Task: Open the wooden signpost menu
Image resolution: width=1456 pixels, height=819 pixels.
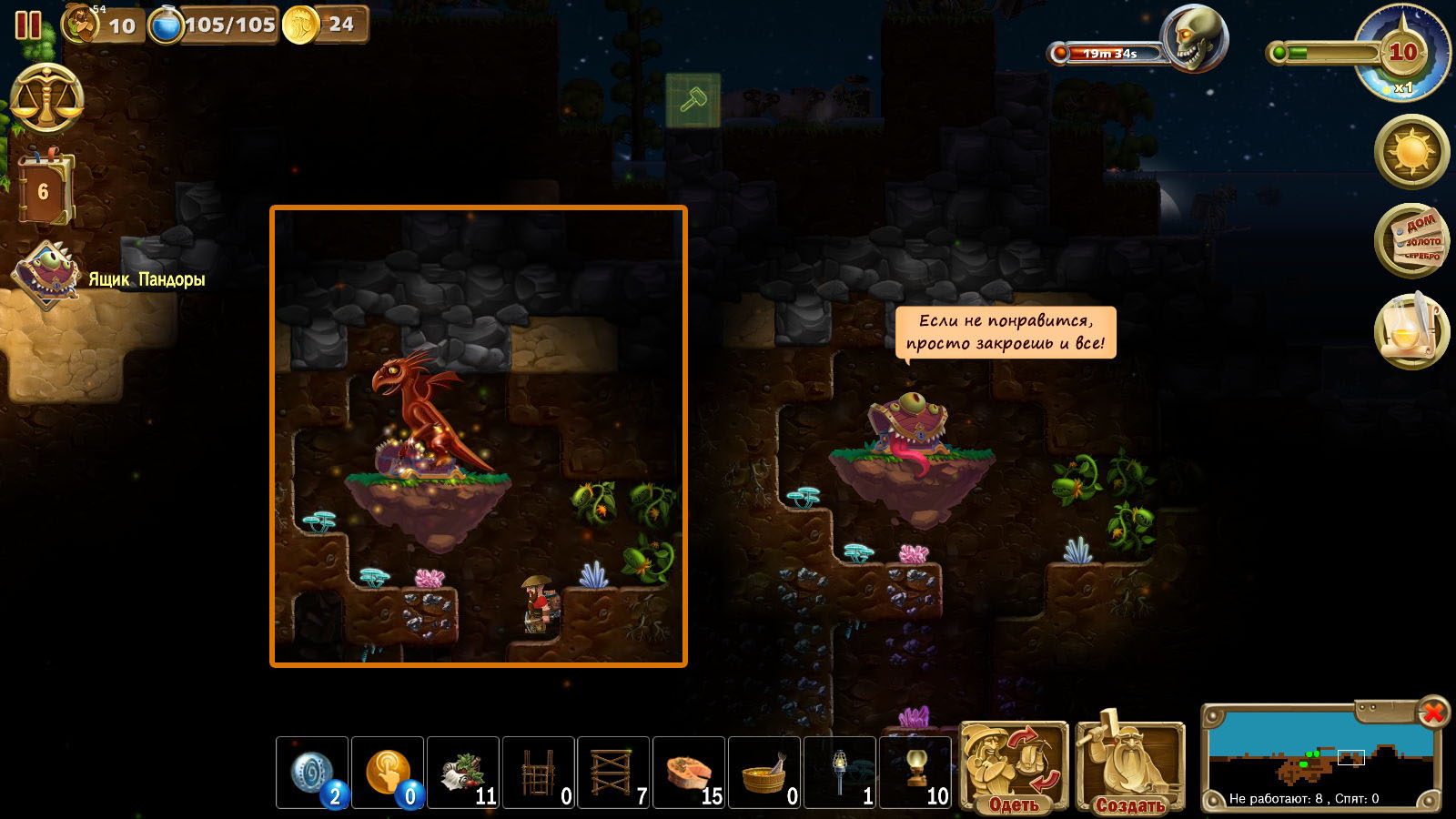Action: pos(1411,241)
